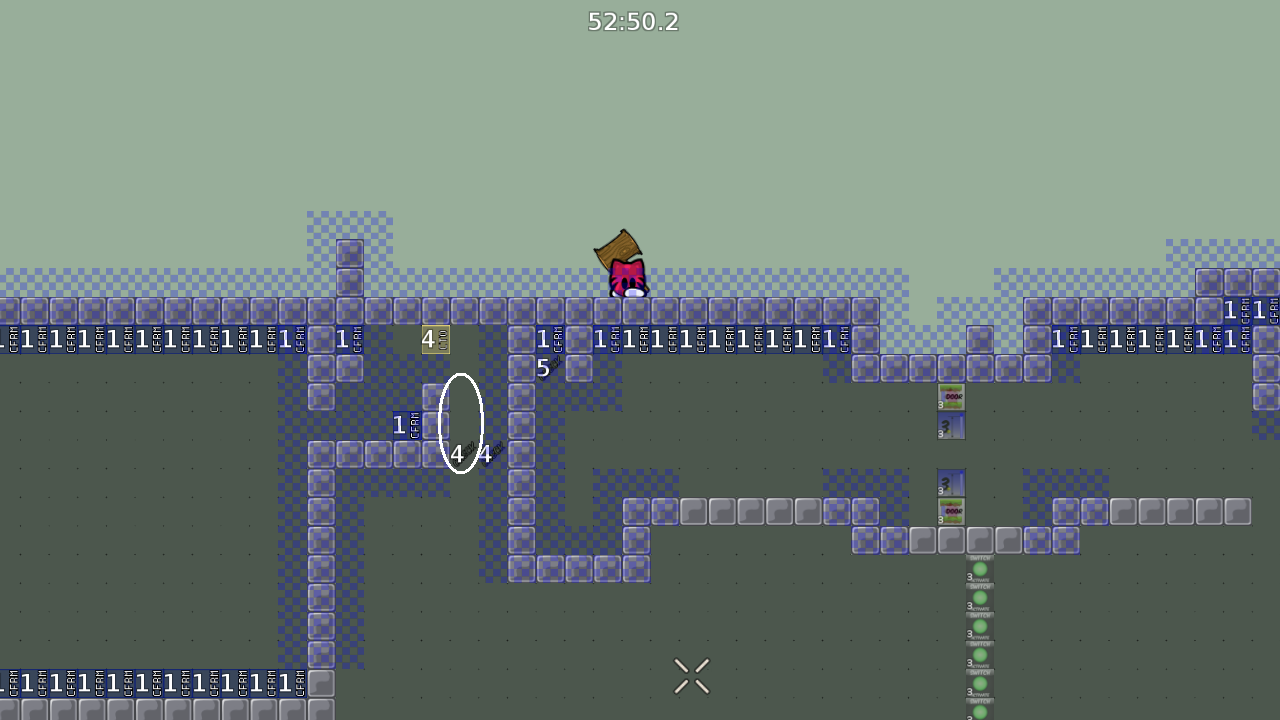Click the upper DOOR tile on the right

click(x=950, y=397)
